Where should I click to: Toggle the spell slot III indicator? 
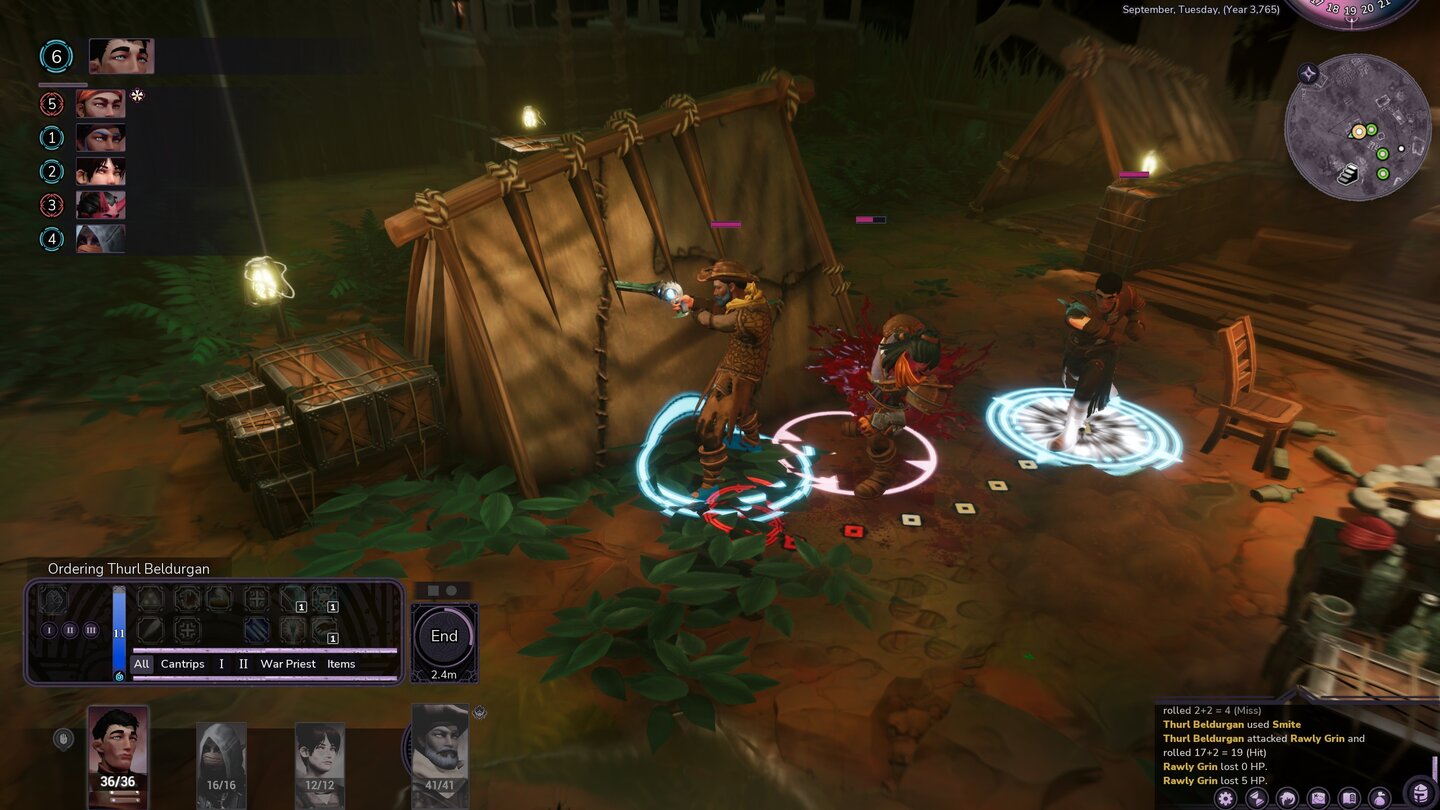[91, 630]
